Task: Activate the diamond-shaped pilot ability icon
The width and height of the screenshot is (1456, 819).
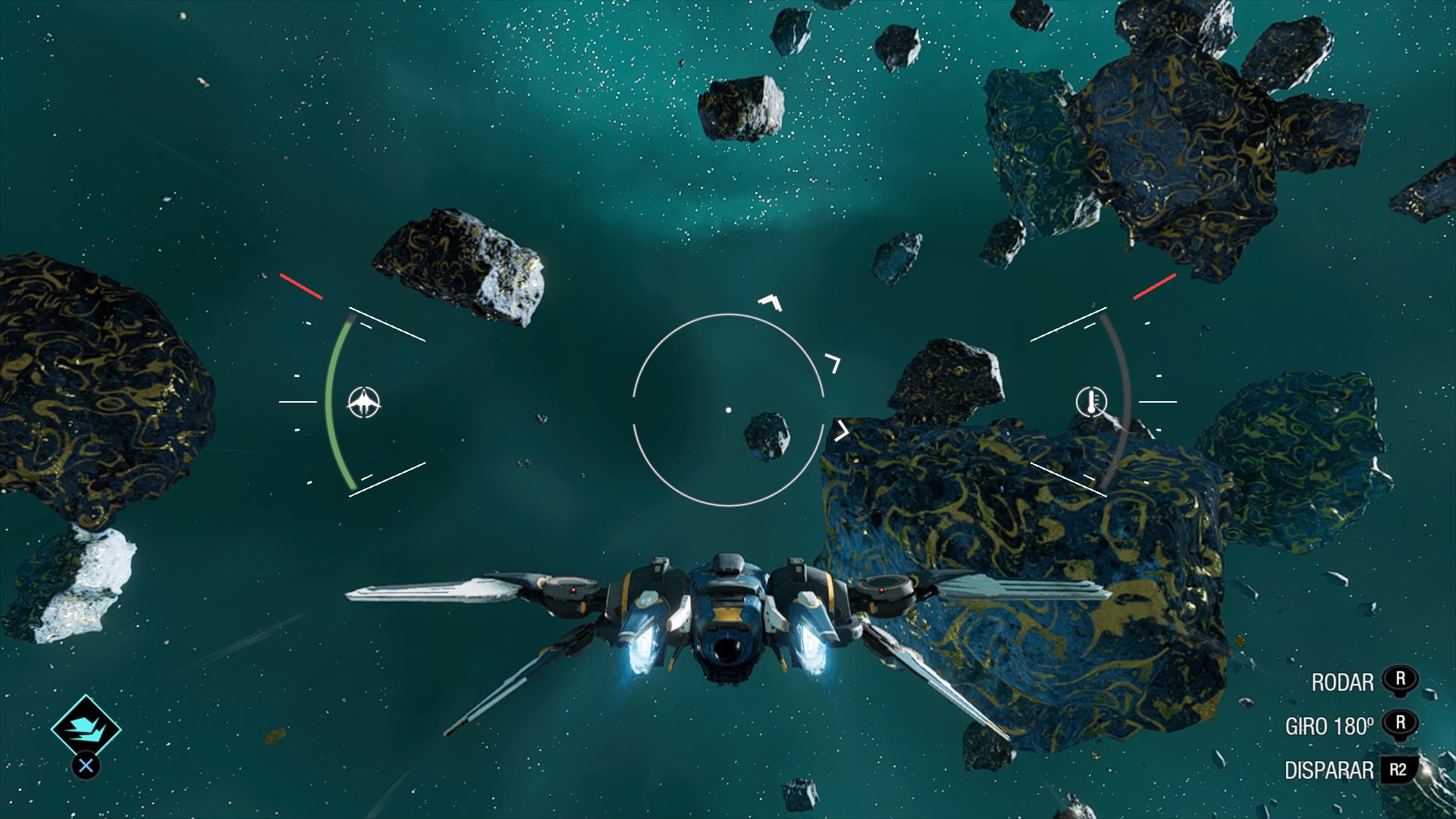Action: [x=86, y=728]
